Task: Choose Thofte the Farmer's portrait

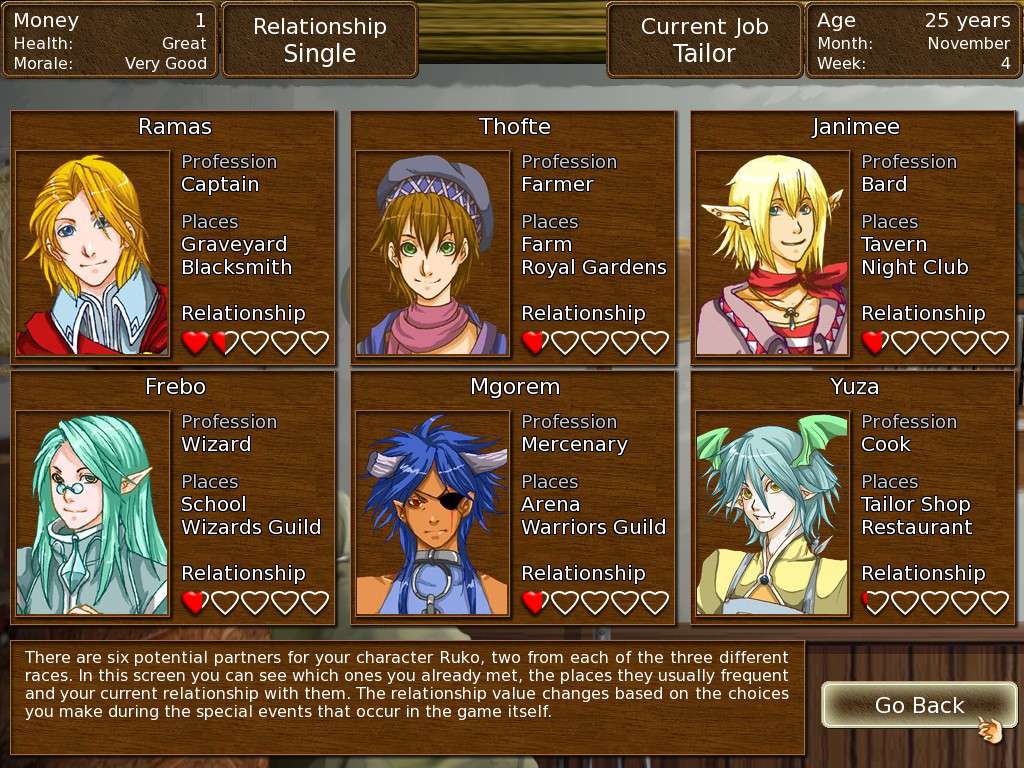Action: coord(433,253)
